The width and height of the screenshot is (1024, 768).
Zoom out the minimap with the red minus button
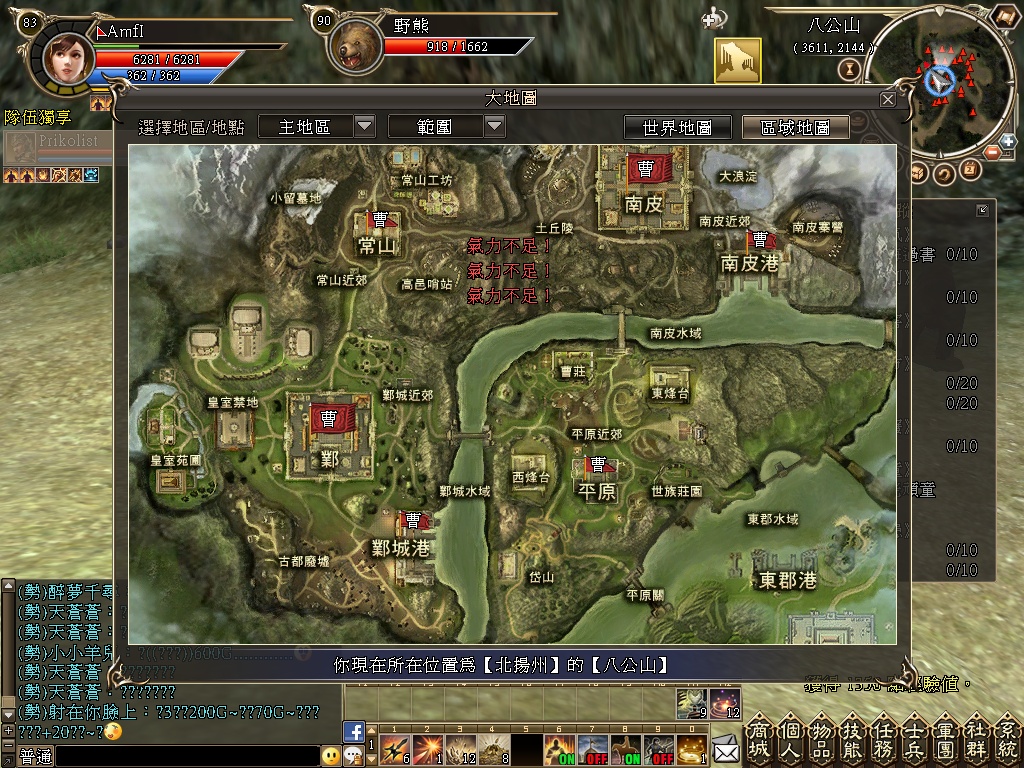tap(993, 153)
